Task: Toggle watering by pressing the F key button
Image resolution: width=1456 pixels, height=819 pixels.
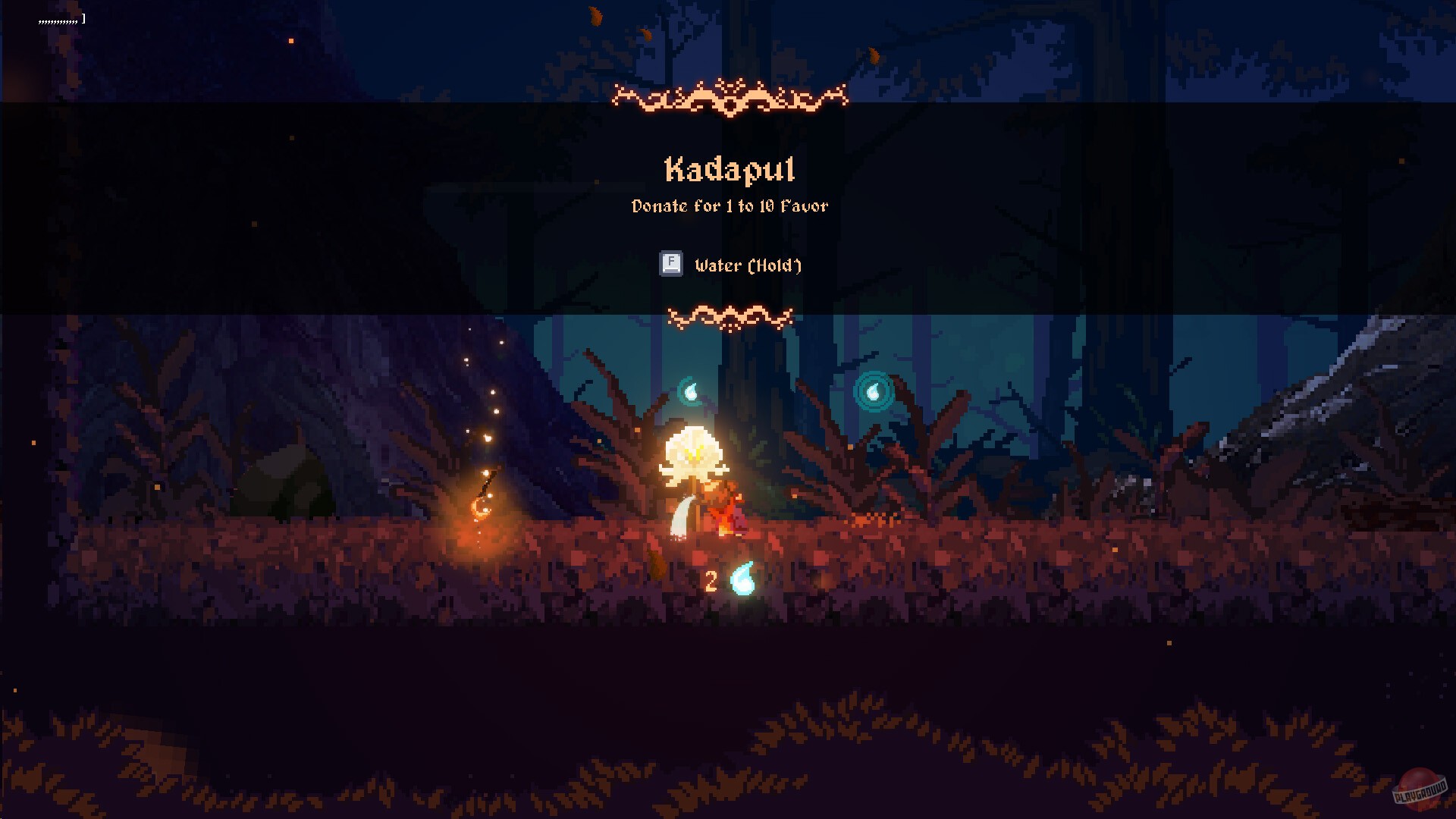Action: pos(670,265)
